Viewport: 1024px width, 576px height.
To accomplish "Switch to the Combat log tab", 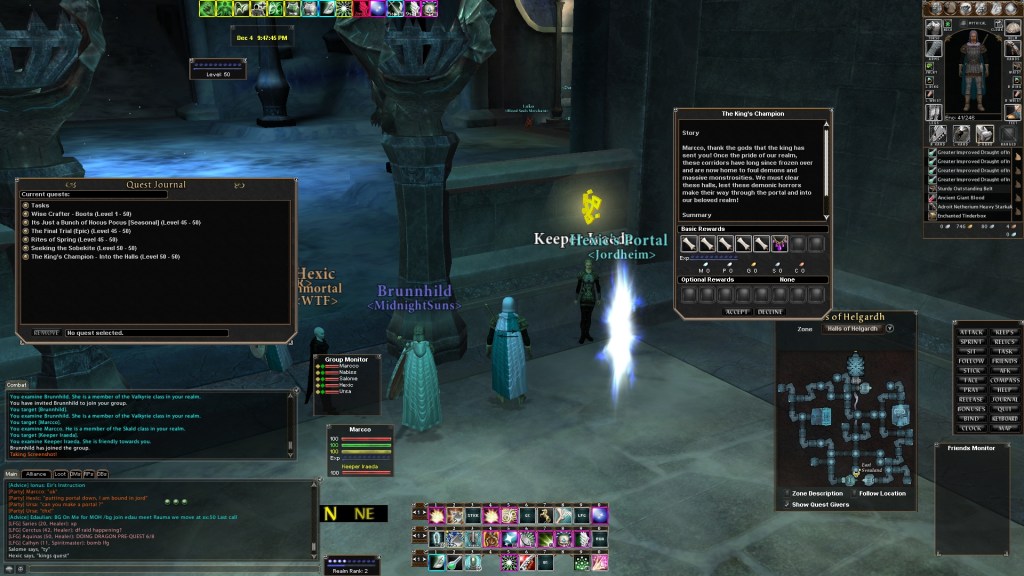I will pyautogui.click(x=17, y=384).
